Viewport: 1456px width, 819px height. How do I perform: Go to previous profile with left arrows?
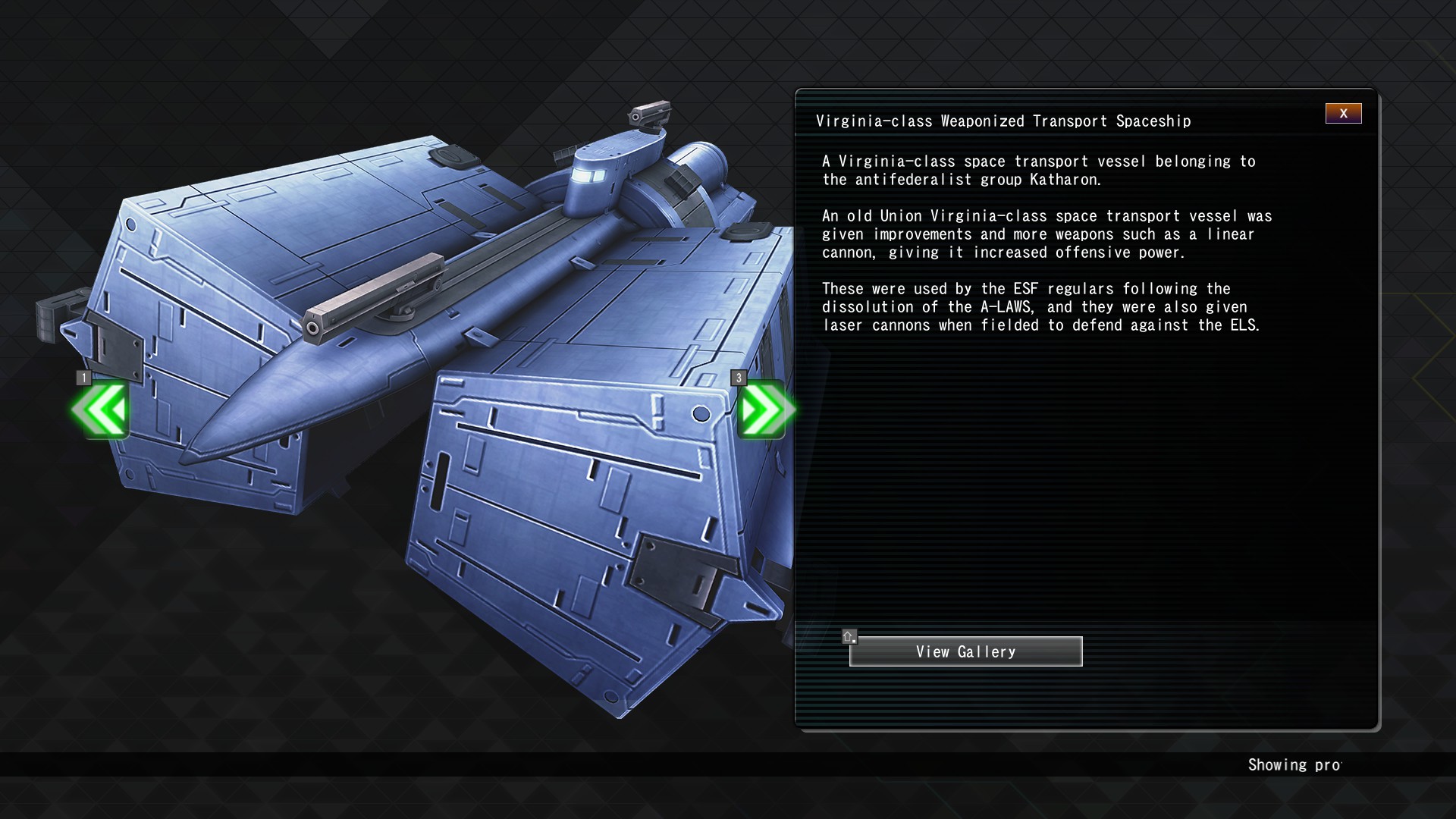coord(101,410)
